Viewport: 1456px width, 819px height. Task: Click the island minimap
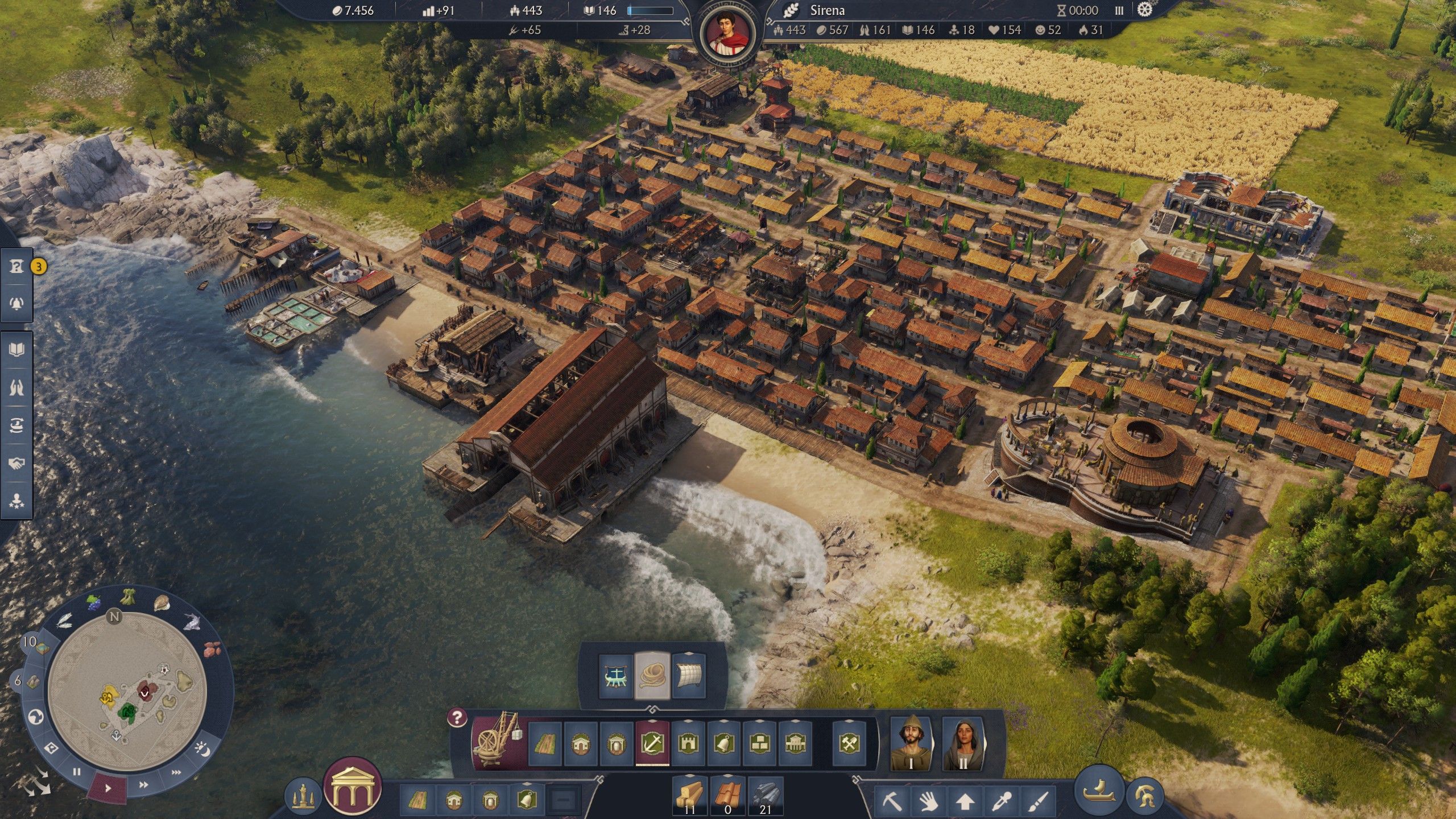click(x=127, y=691)
